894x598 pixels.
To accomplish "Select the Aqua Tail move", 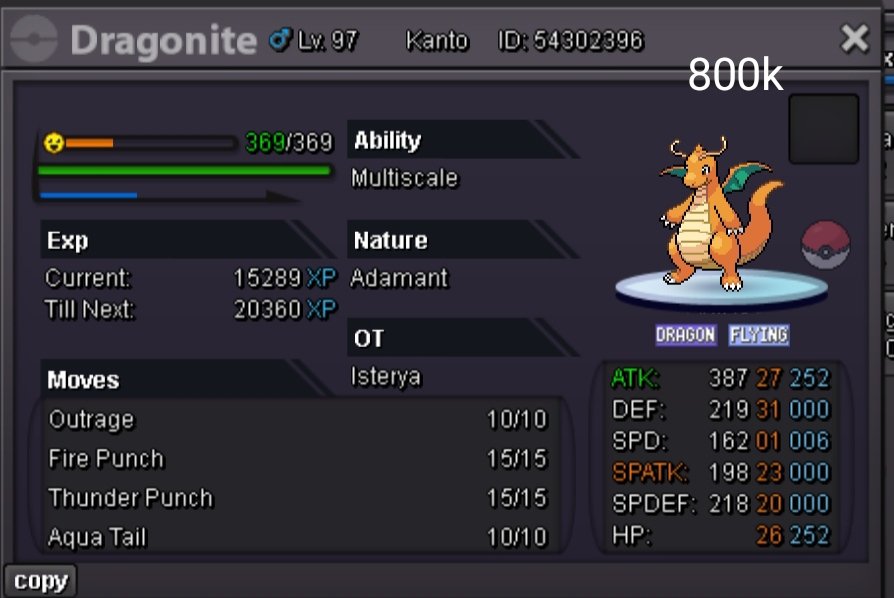I will pyautogui.click(x=97, y=537).
